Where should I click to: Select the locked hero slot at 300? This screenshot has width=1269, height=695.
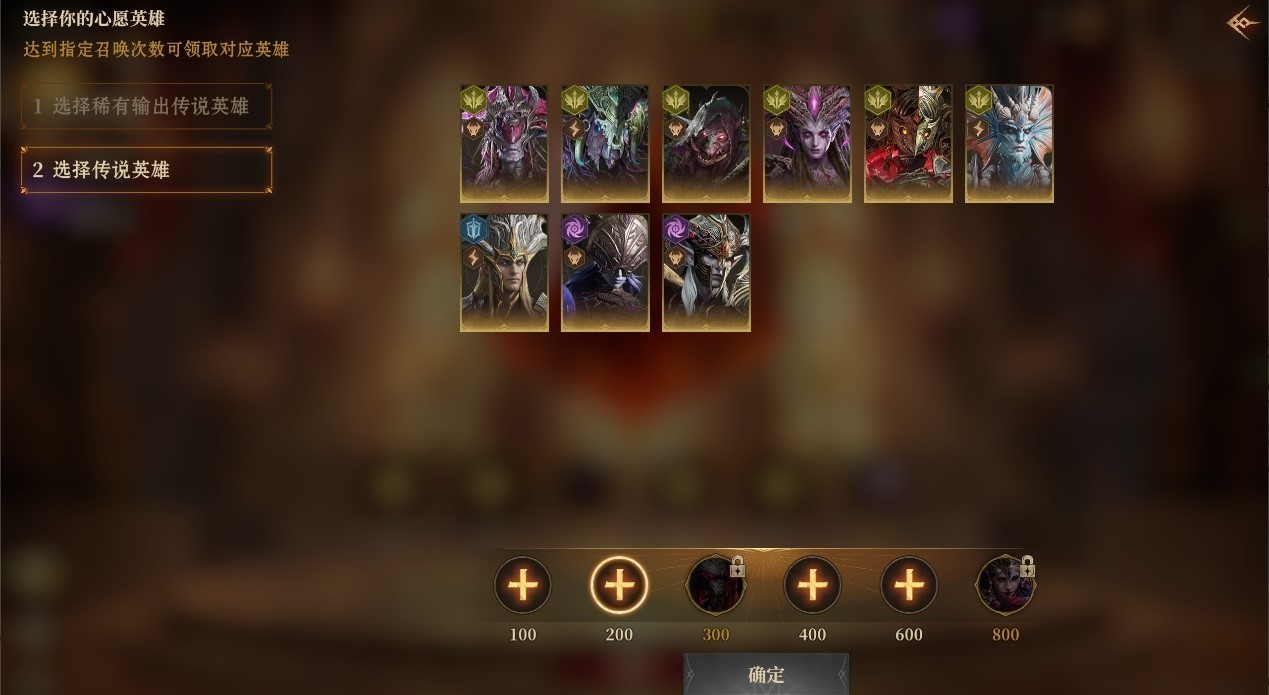click(715, 585)
